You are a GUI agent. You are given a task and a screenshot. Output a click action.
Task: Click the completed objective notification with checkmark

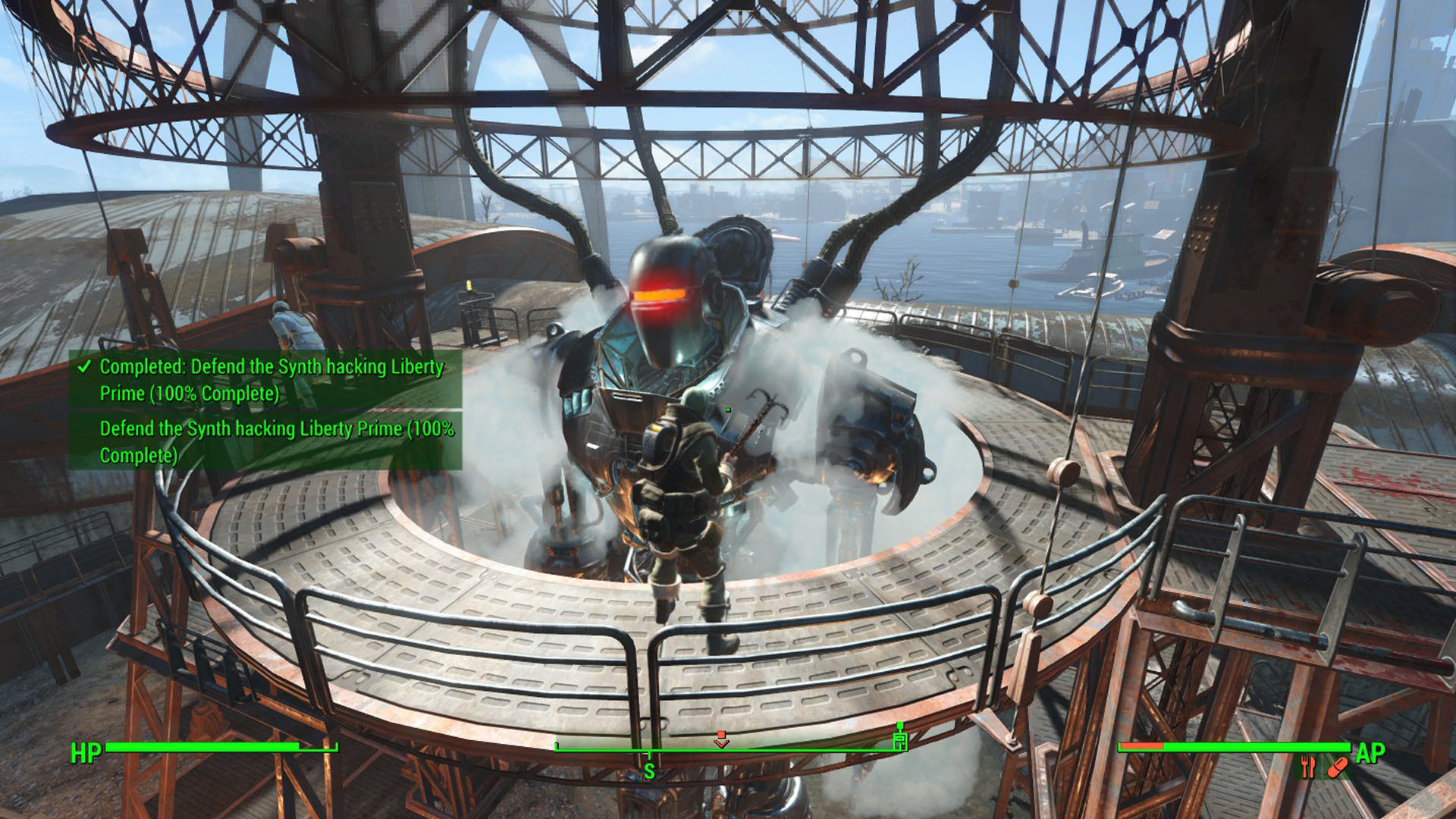click(x=265, y=380)
